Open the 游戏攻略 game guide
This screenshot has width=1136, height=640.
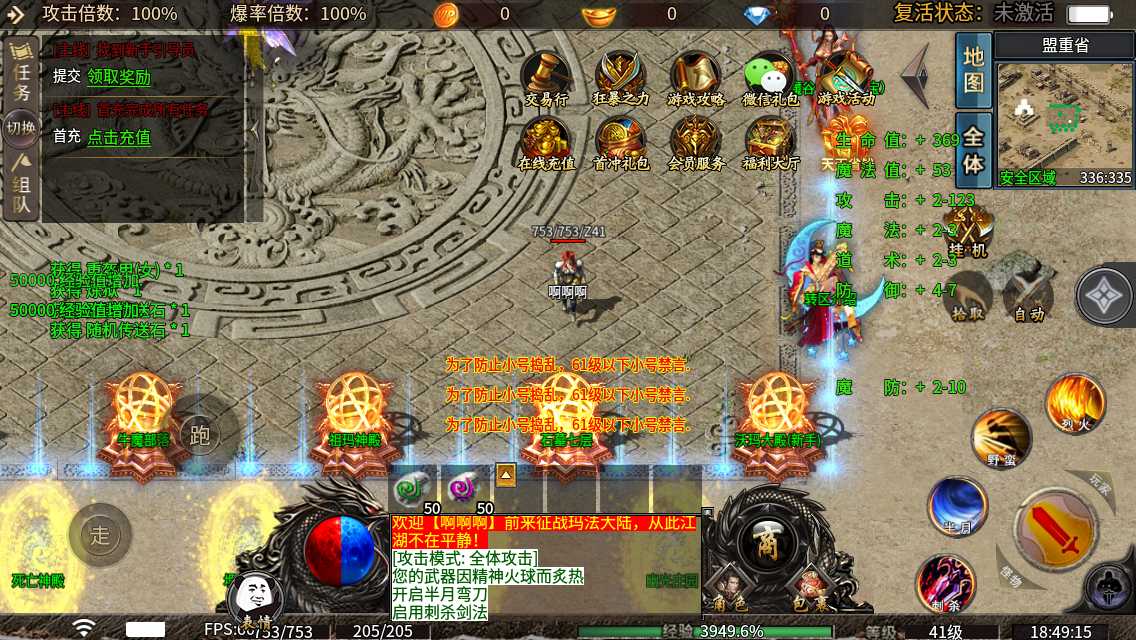click(696, 76)
